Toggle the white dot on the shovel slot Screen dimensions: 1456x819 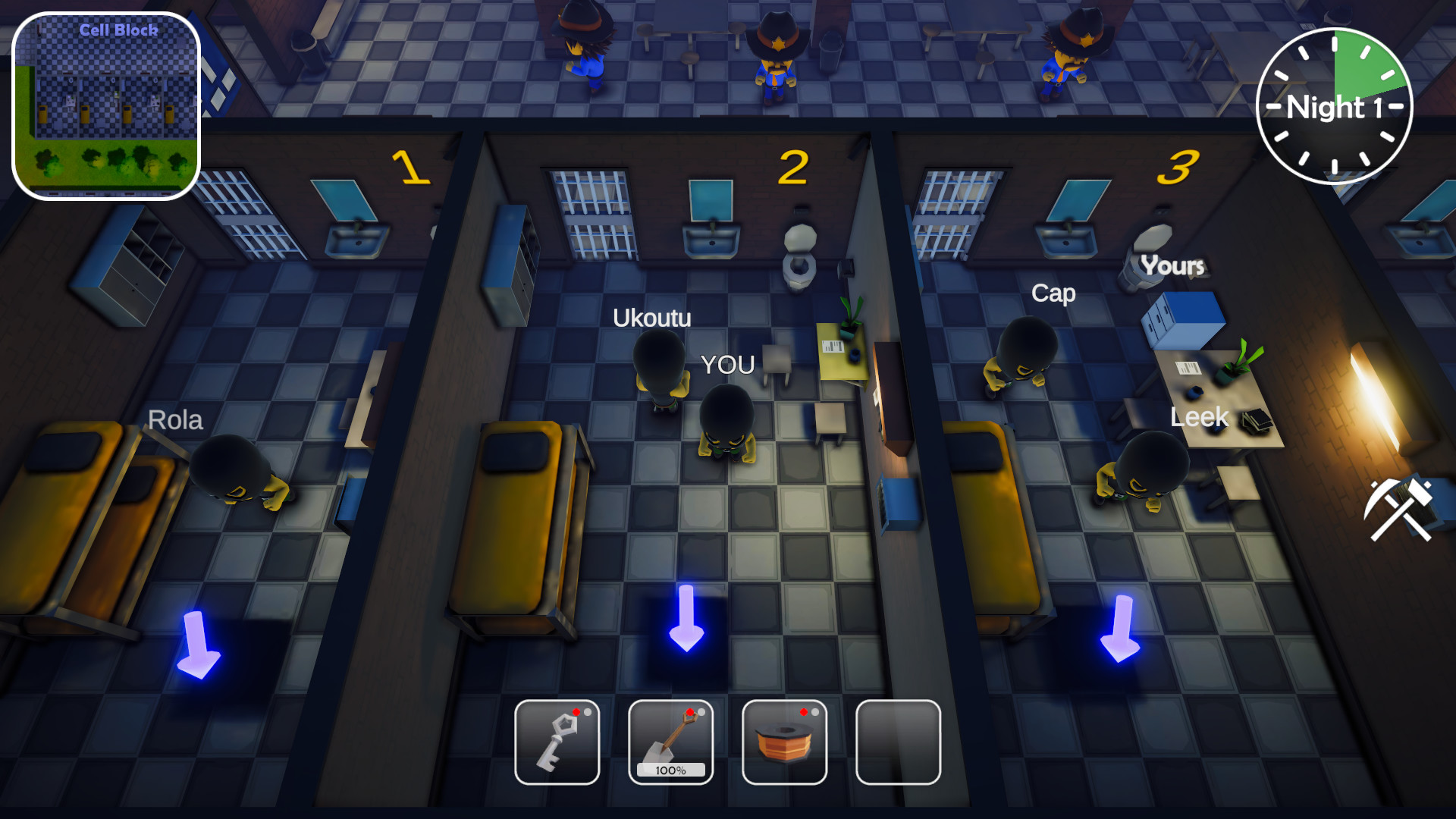[x=701, y=711]
